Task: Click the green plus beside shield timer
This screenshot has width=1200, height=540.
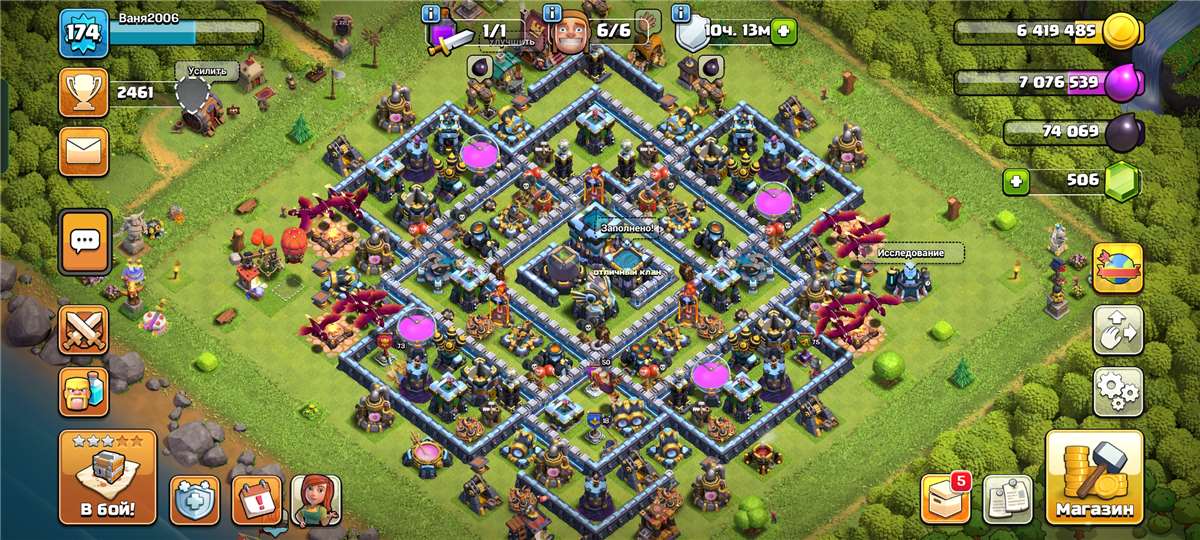Action: pyautogui.click(x=783, y=31)
